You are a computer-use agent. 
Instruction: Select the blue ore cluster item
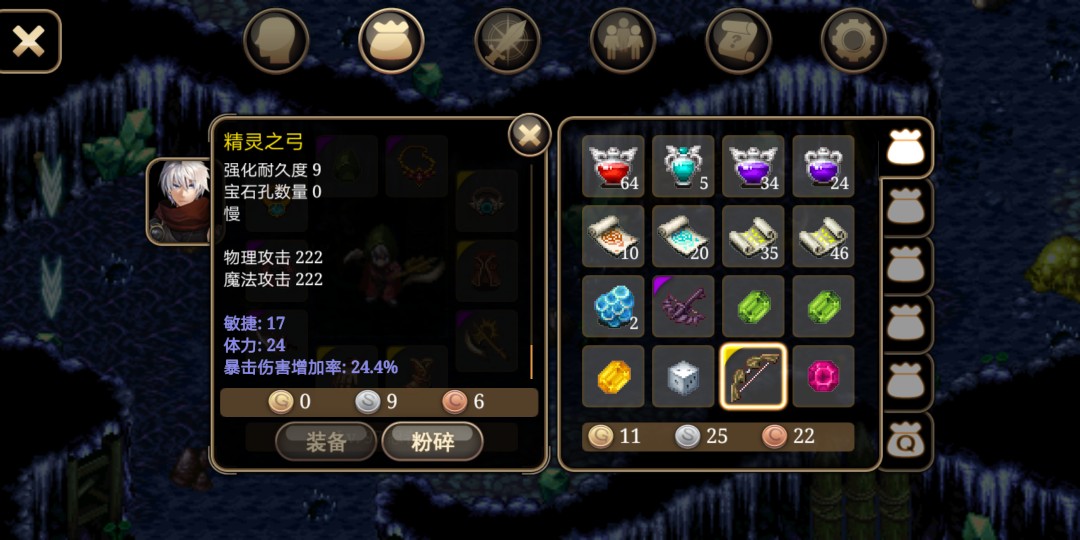pyautogui.click(x=613, y=306)
